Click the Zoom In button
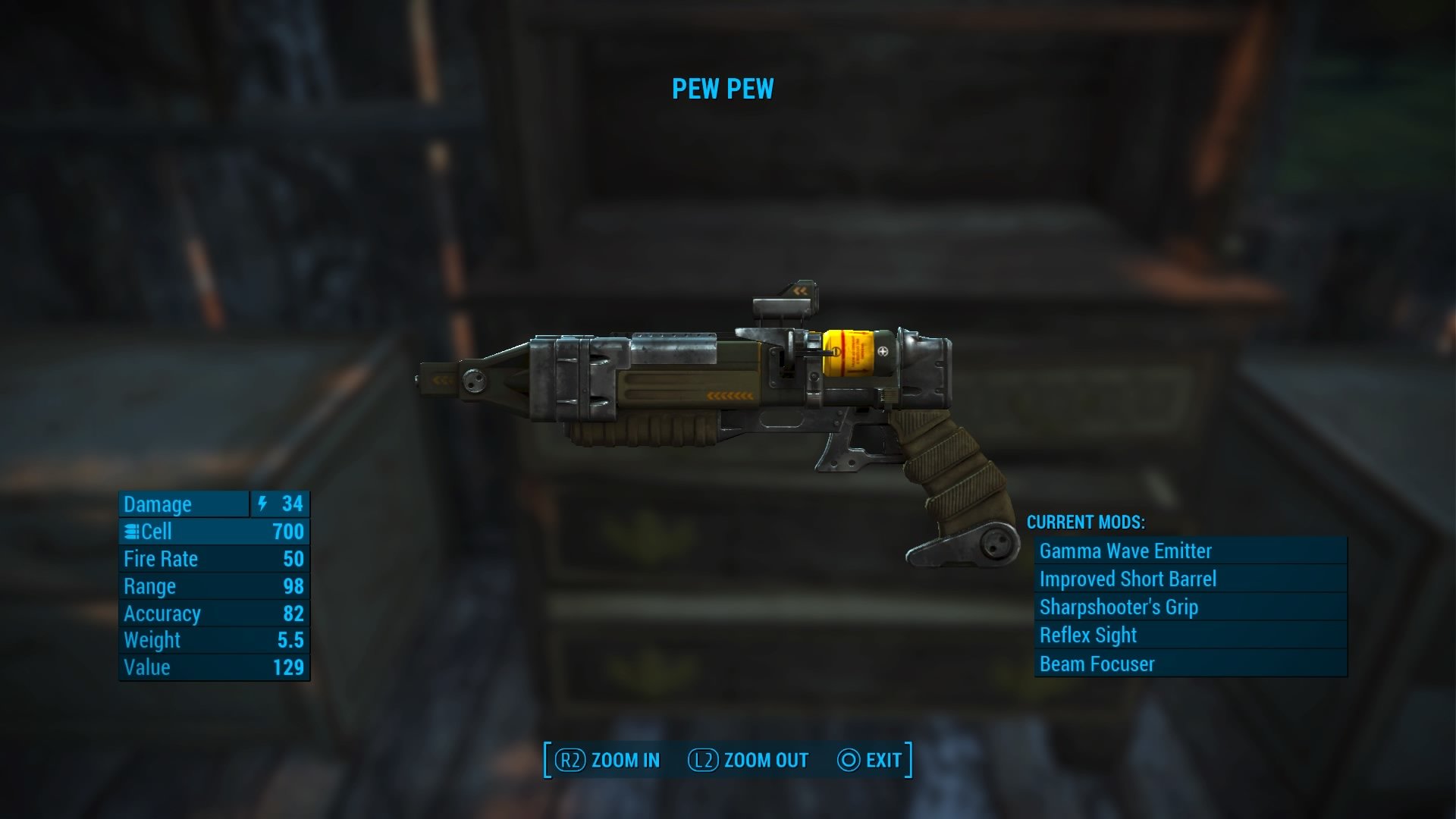 (x=607, y=760)
